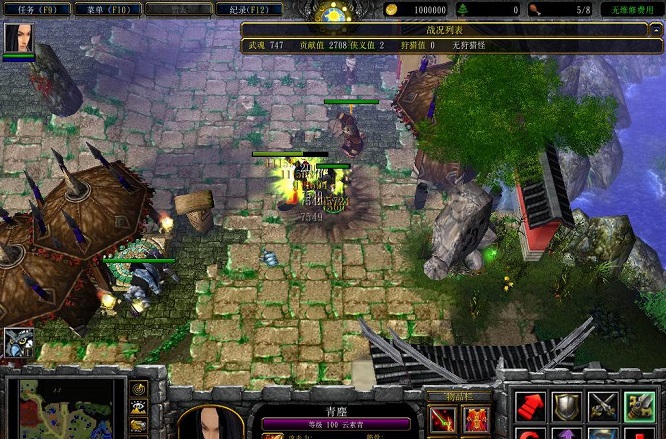Activate the crossed swords attack command
Viewport: 666px width, 439px height.
[602, 406]
